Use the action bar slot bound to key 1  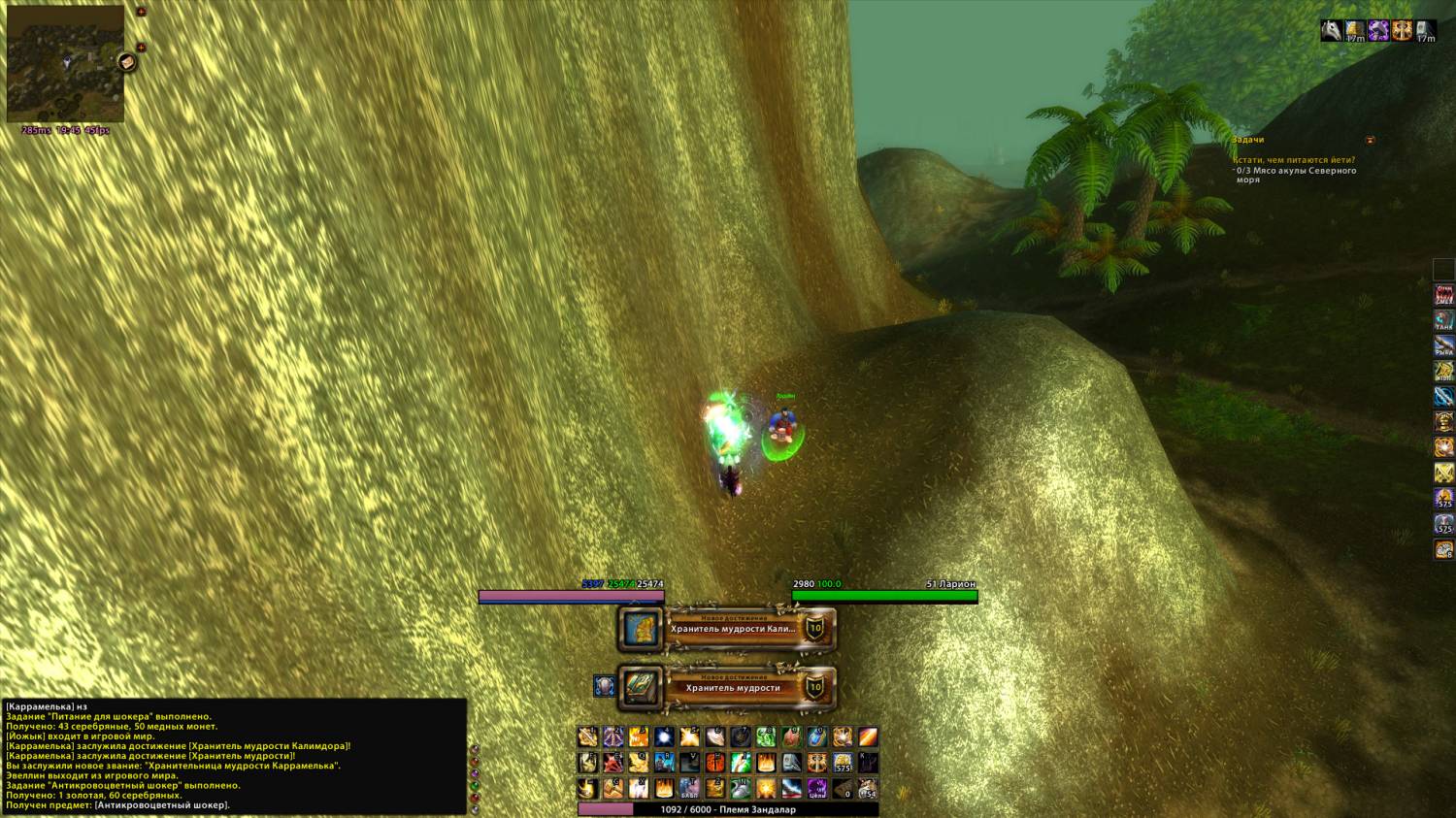click(587, 737)
